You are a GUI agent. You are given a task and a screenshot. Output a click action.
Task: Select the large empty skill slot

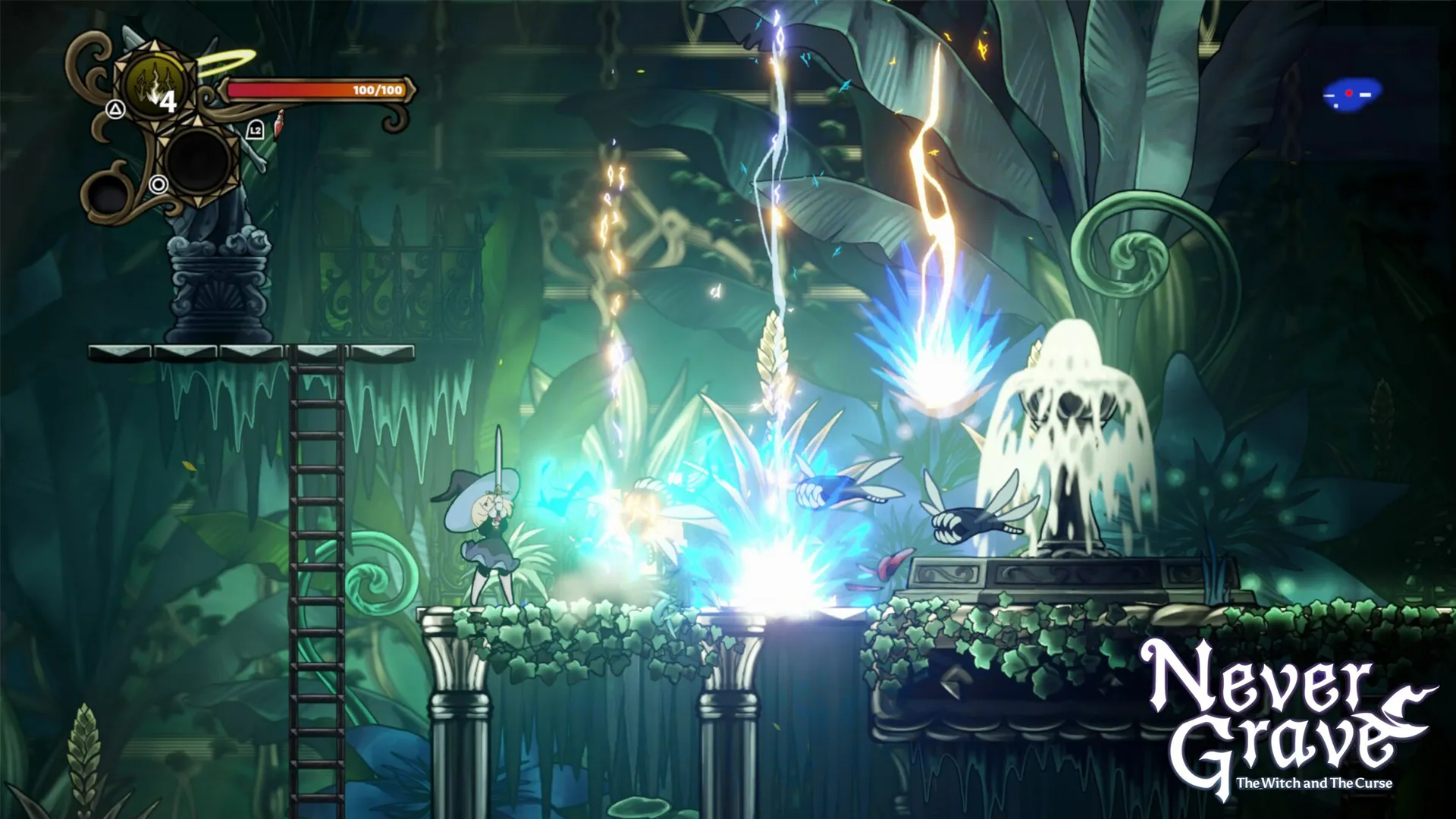(x=198, y=161)
